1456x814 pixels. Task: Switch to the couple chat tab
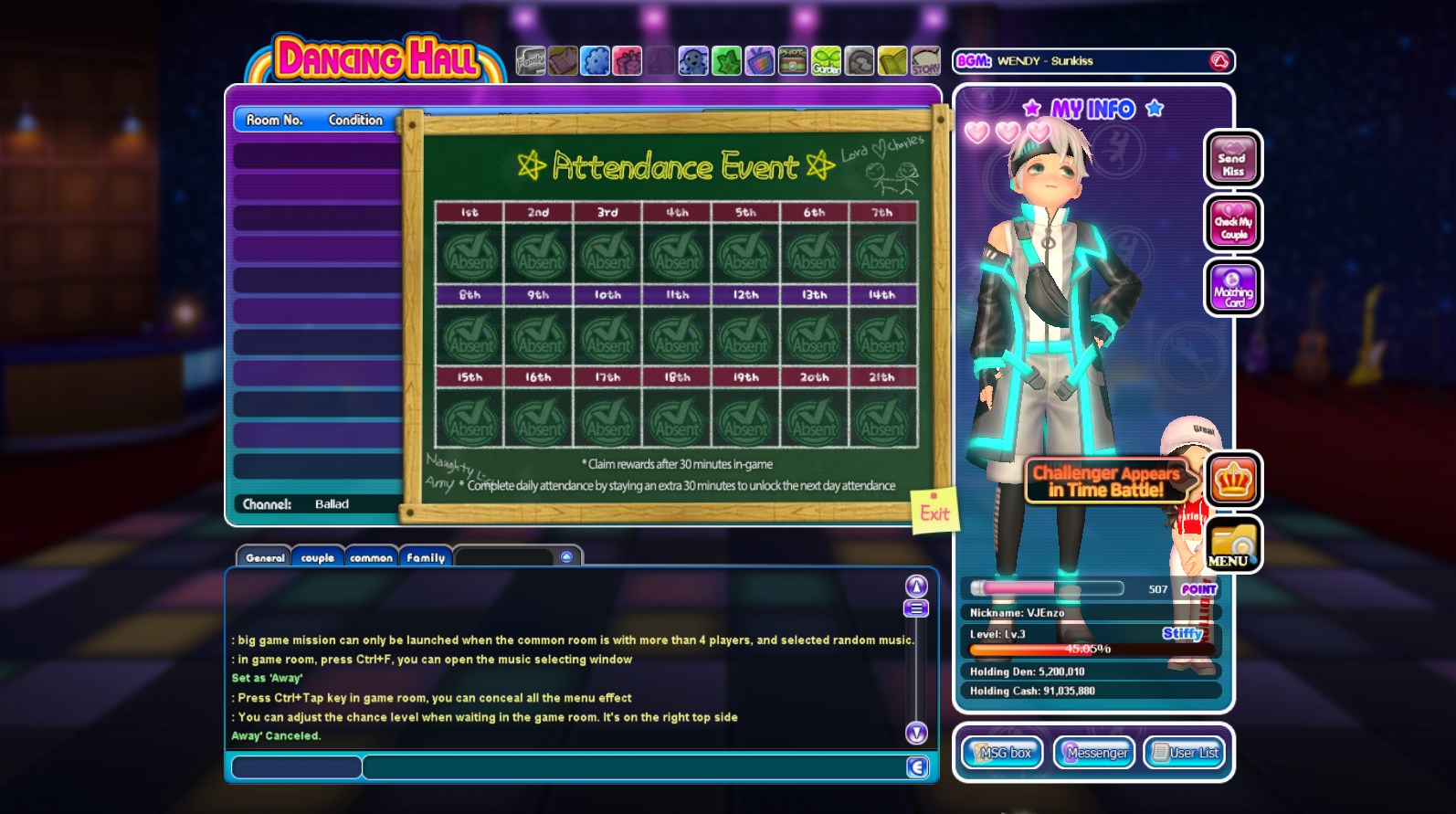click(318, 557)
